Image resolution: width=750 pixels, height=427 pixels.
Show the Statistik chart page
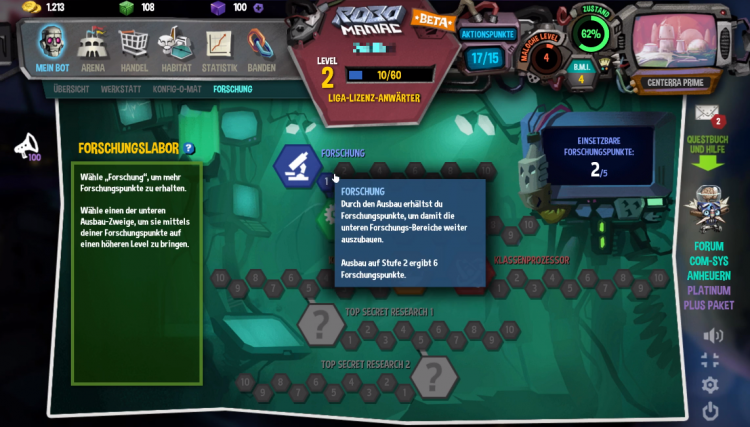tap(219, 48)
